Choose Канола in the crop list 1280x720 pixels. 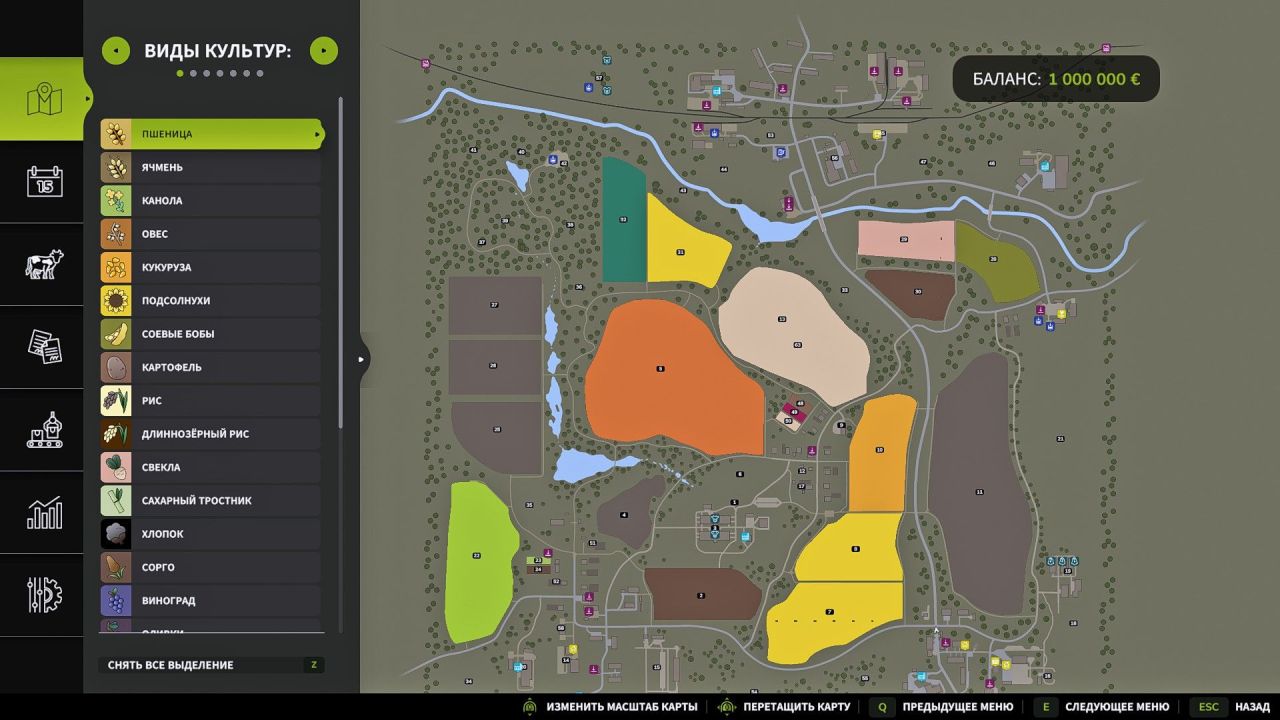(211, 201)
